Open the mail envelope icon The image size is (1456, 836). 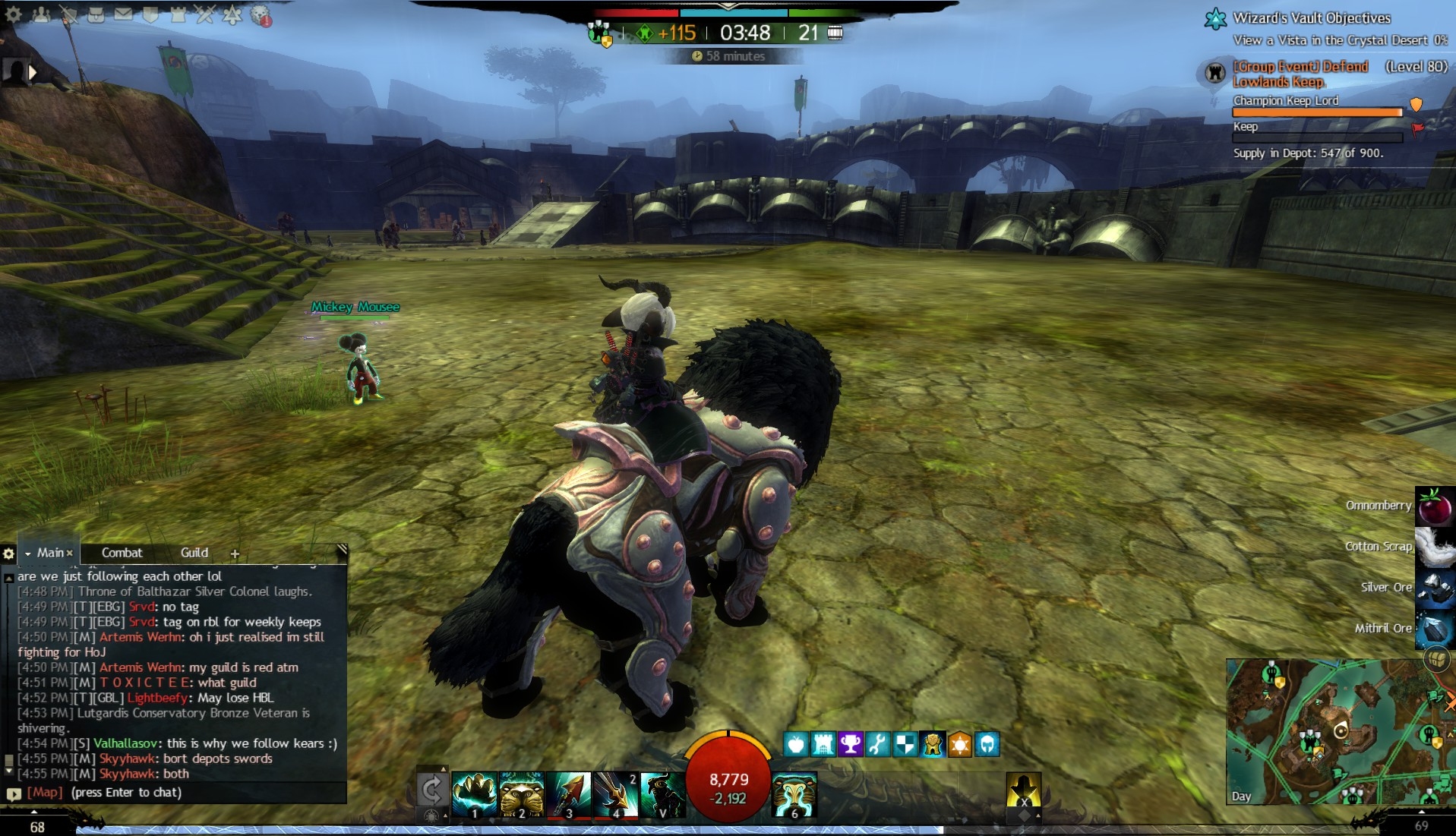point(123,14)
